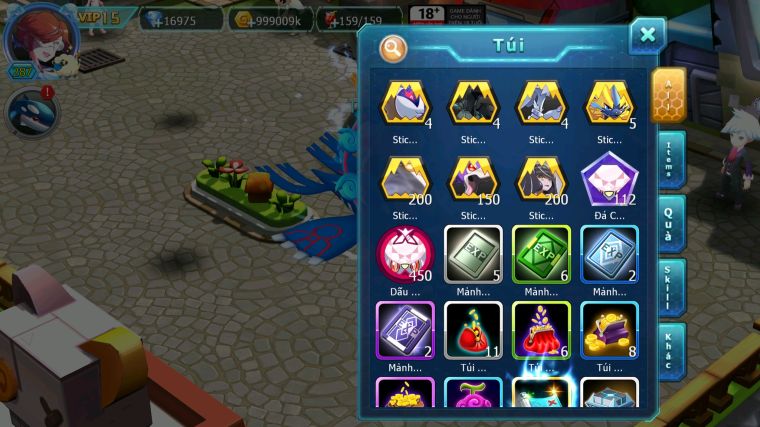Select the blue EXP Mảnh card
The image size is (760, 427).
pyautogui.click(x=608, y=254)
